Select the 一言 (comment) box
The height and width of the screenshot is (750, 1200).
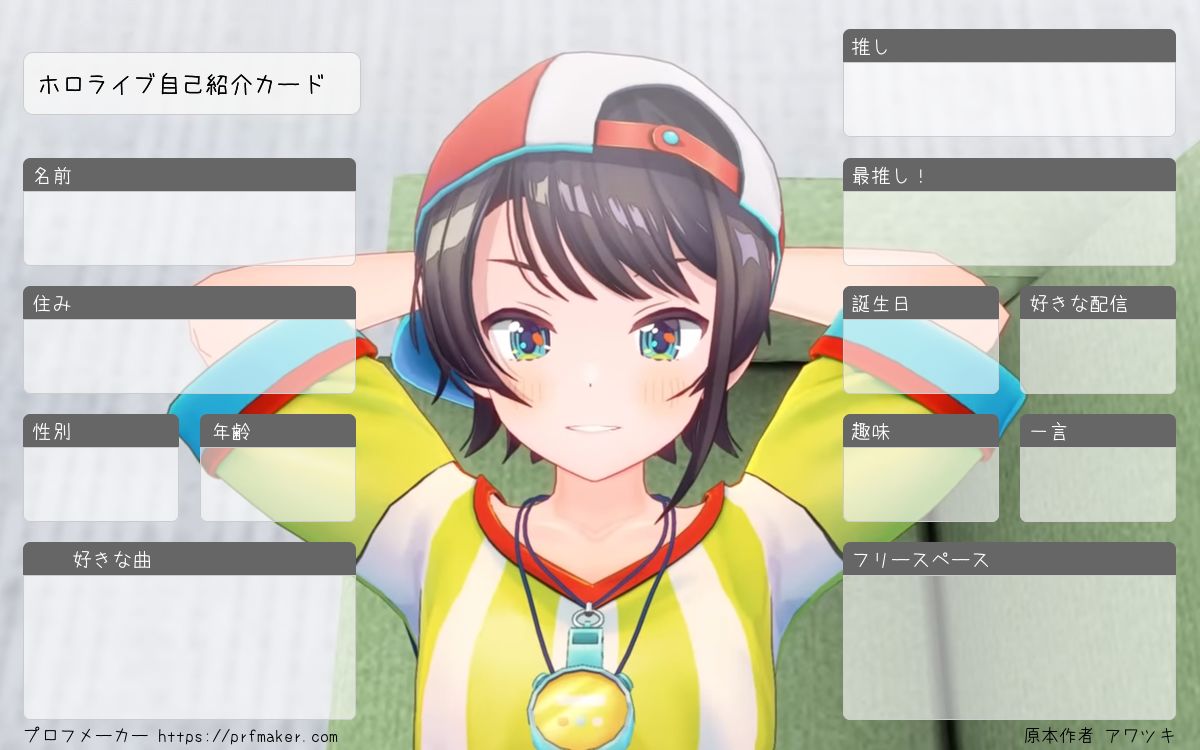(1098, 484)
